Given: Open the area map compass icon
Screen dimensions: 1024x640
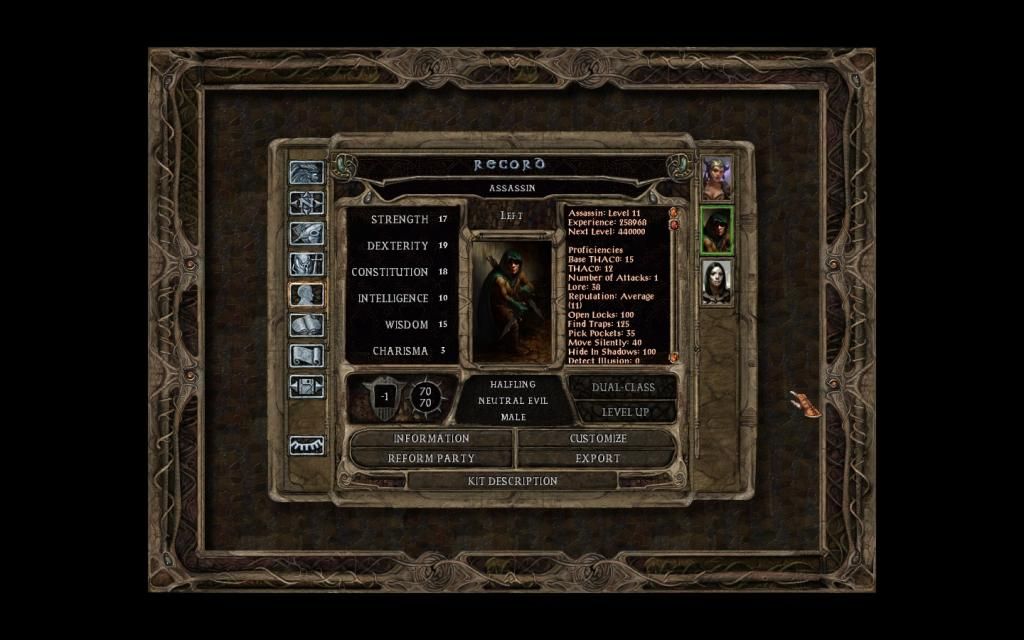Looking at the screenshot, I should click(307, 203).
